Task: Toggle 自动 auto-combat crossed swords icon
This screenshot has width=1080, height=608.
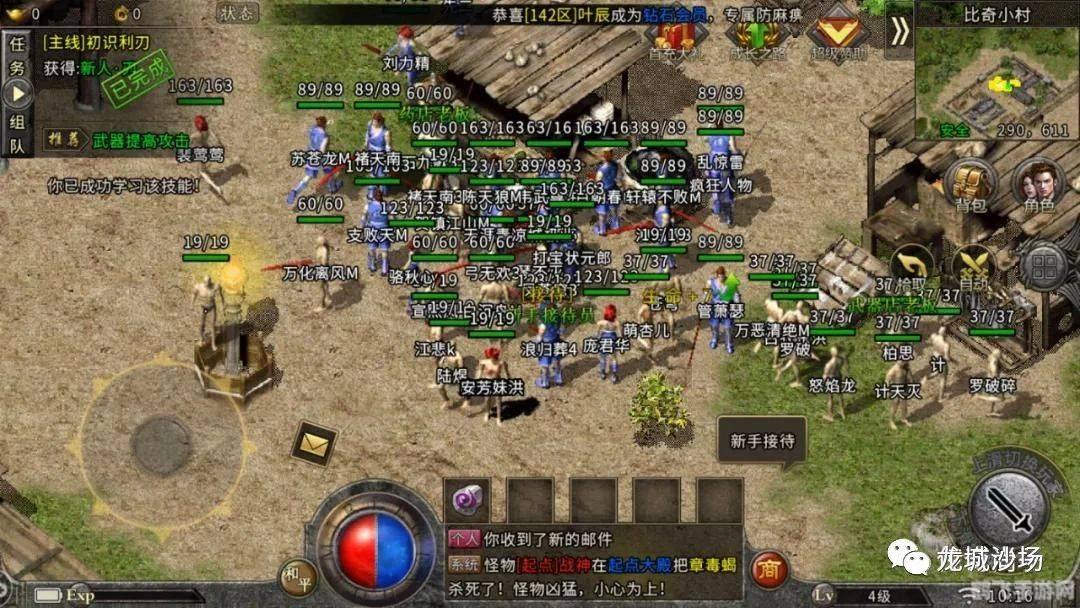Action: point(973,267)
